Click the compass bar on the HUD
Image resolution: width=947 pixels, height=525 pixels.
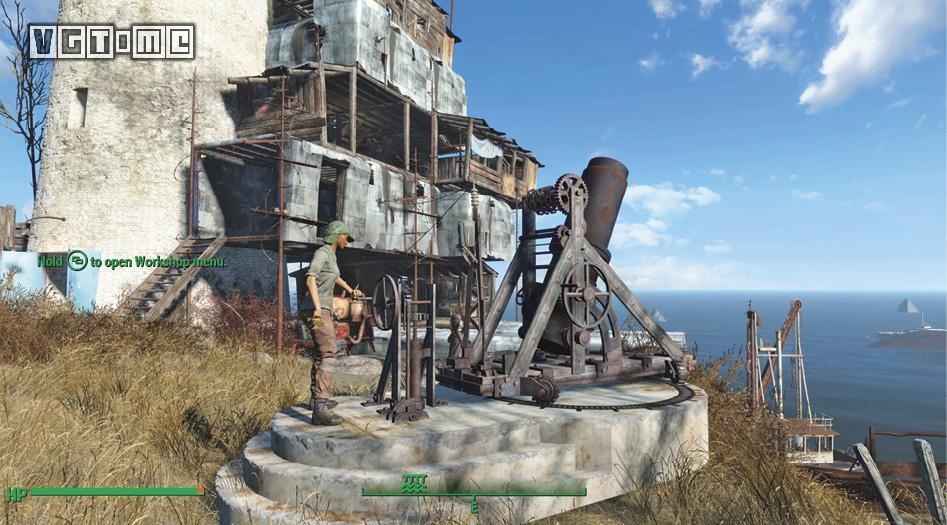pos(473,492)
